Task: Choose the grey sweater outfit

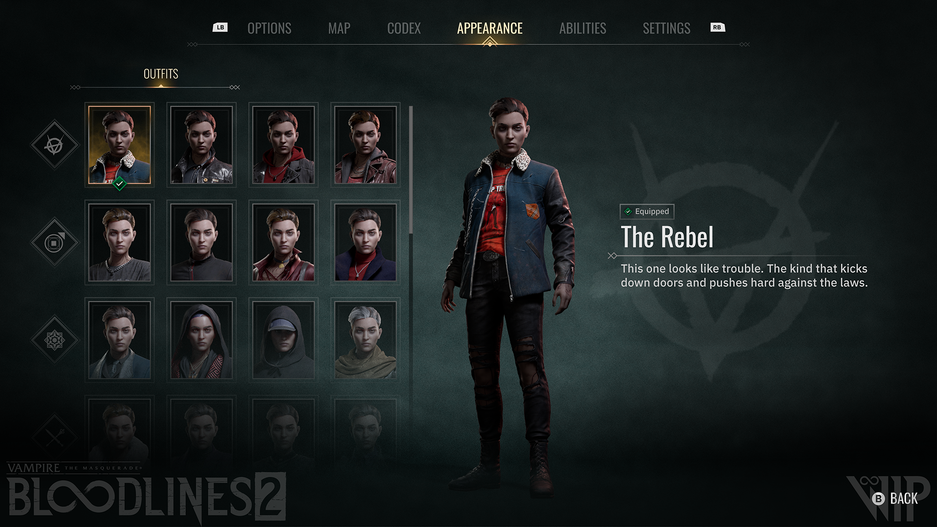Action: point(119,242)
